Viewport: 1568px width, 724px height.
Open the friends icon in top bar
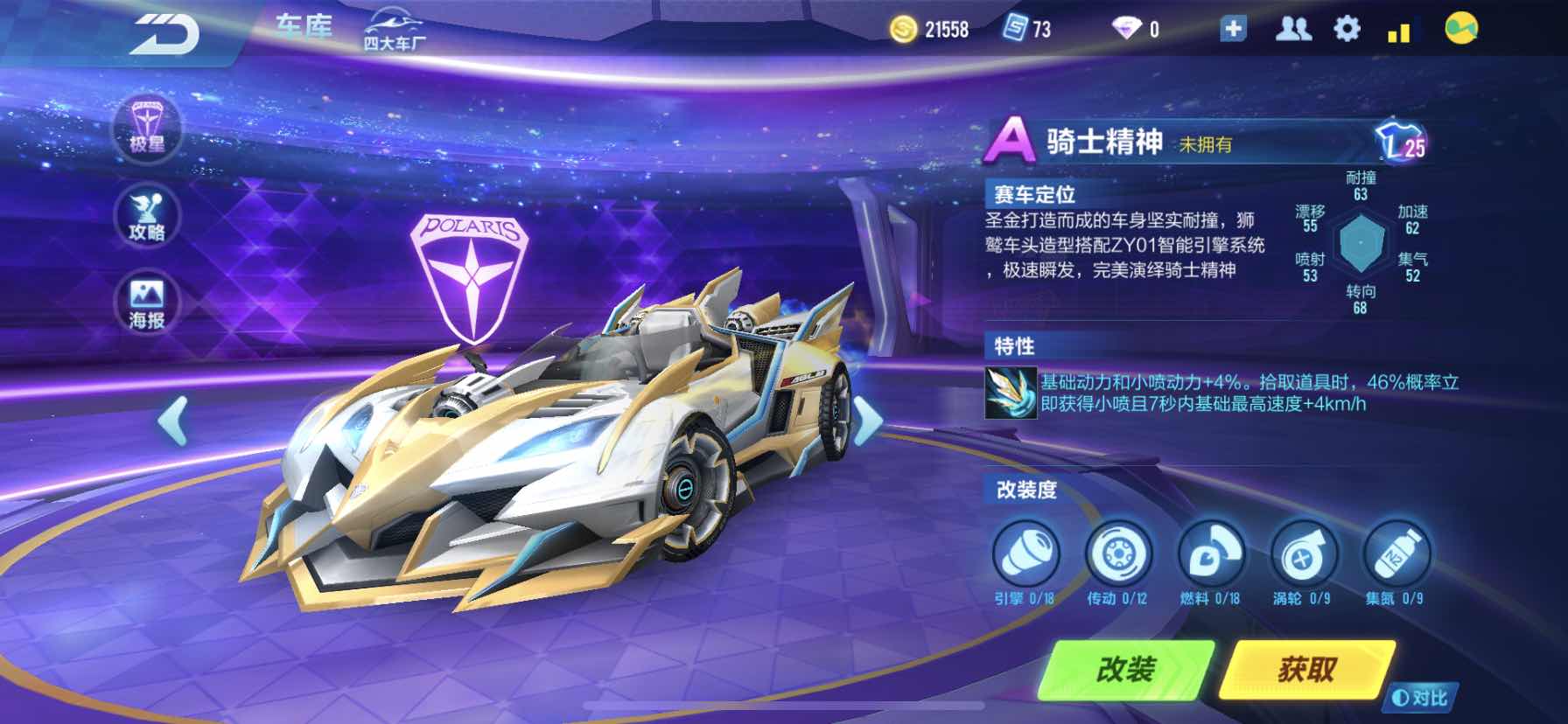(x=1293, y=29)
